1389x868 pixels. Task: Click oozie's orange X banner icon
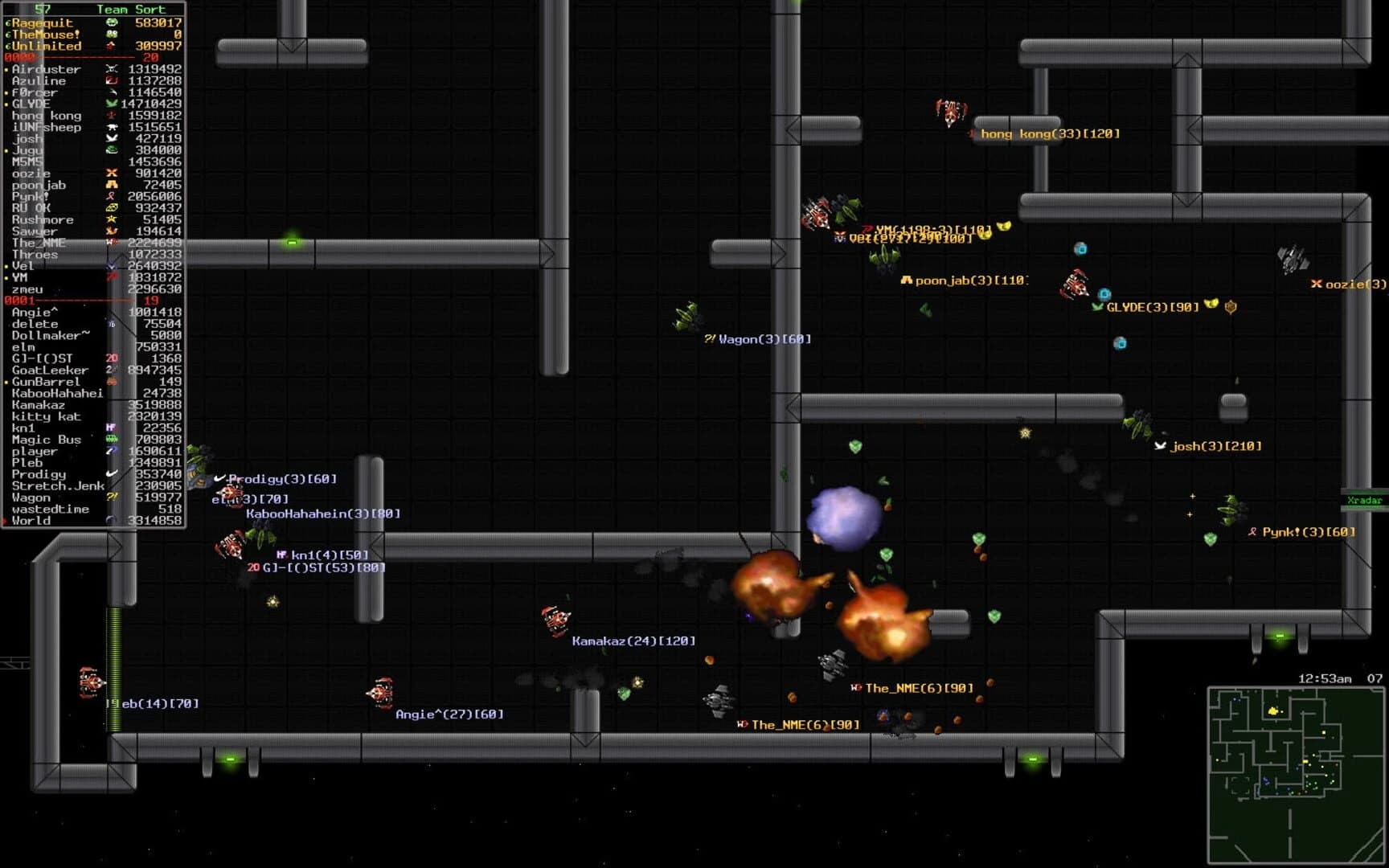click(x=110, y=174)
